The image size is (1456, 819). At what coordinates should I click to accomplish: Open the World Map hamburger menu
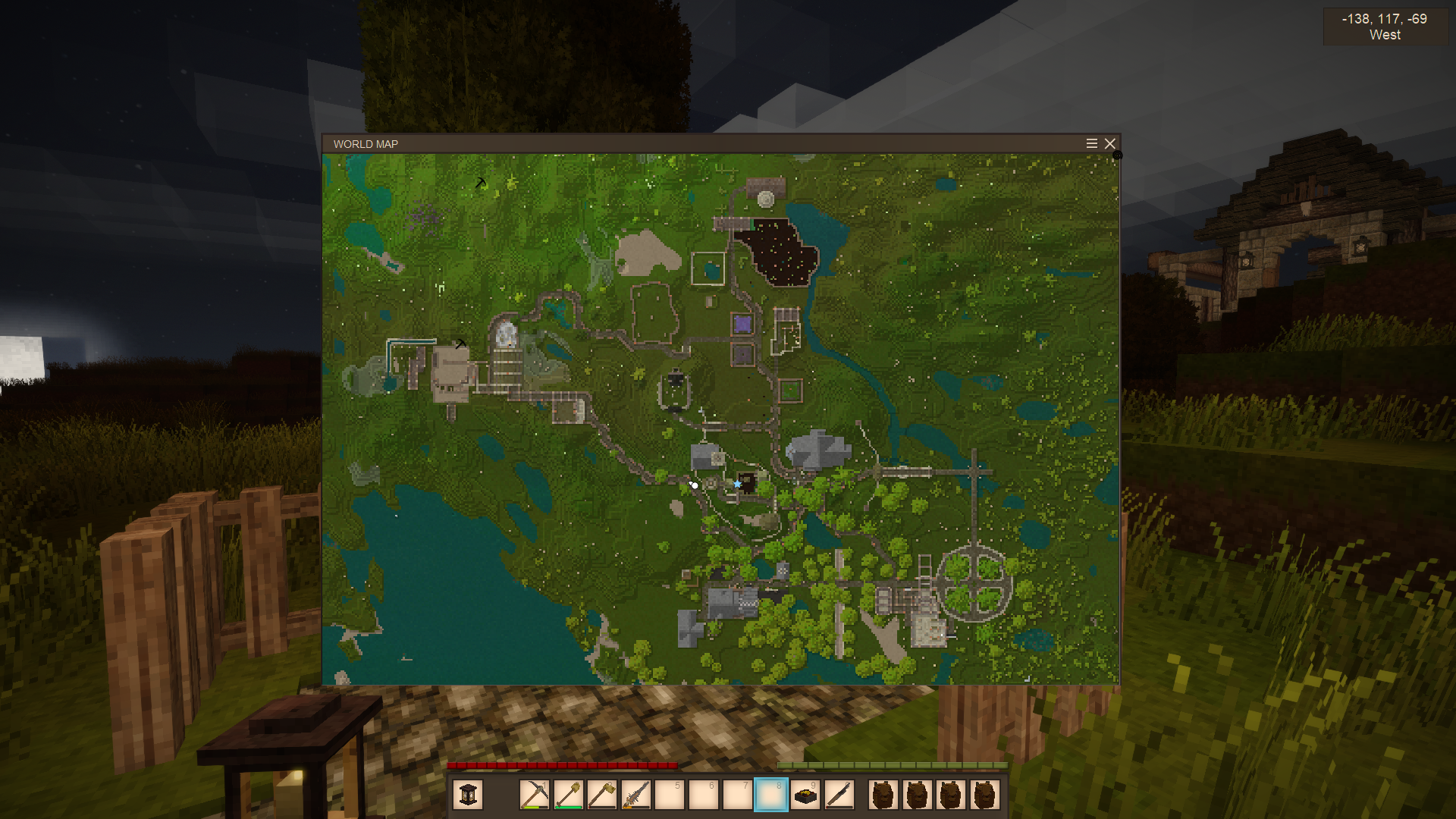(x=1092, y=144)
